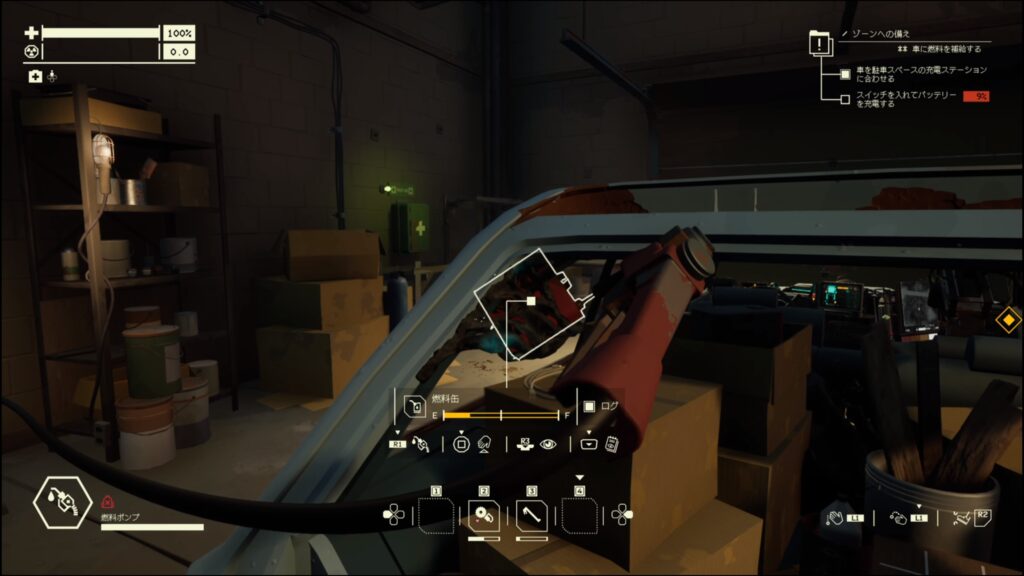This screenshot has height=576, width=1024.
Task: Click the hand pickup action icon
Action: pos(834,517)
